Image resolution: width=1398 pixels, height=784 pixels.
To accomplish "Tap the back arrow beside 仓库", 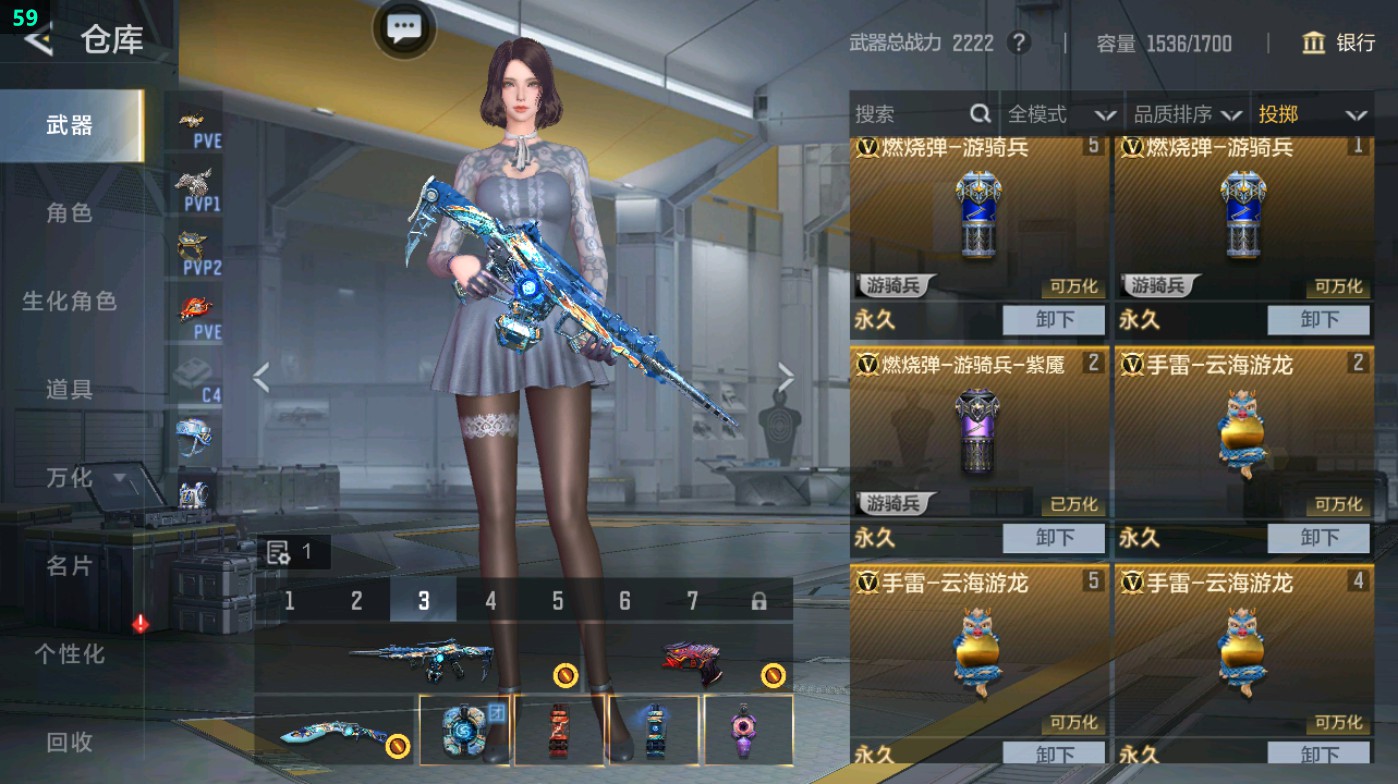I will point(38,41).
